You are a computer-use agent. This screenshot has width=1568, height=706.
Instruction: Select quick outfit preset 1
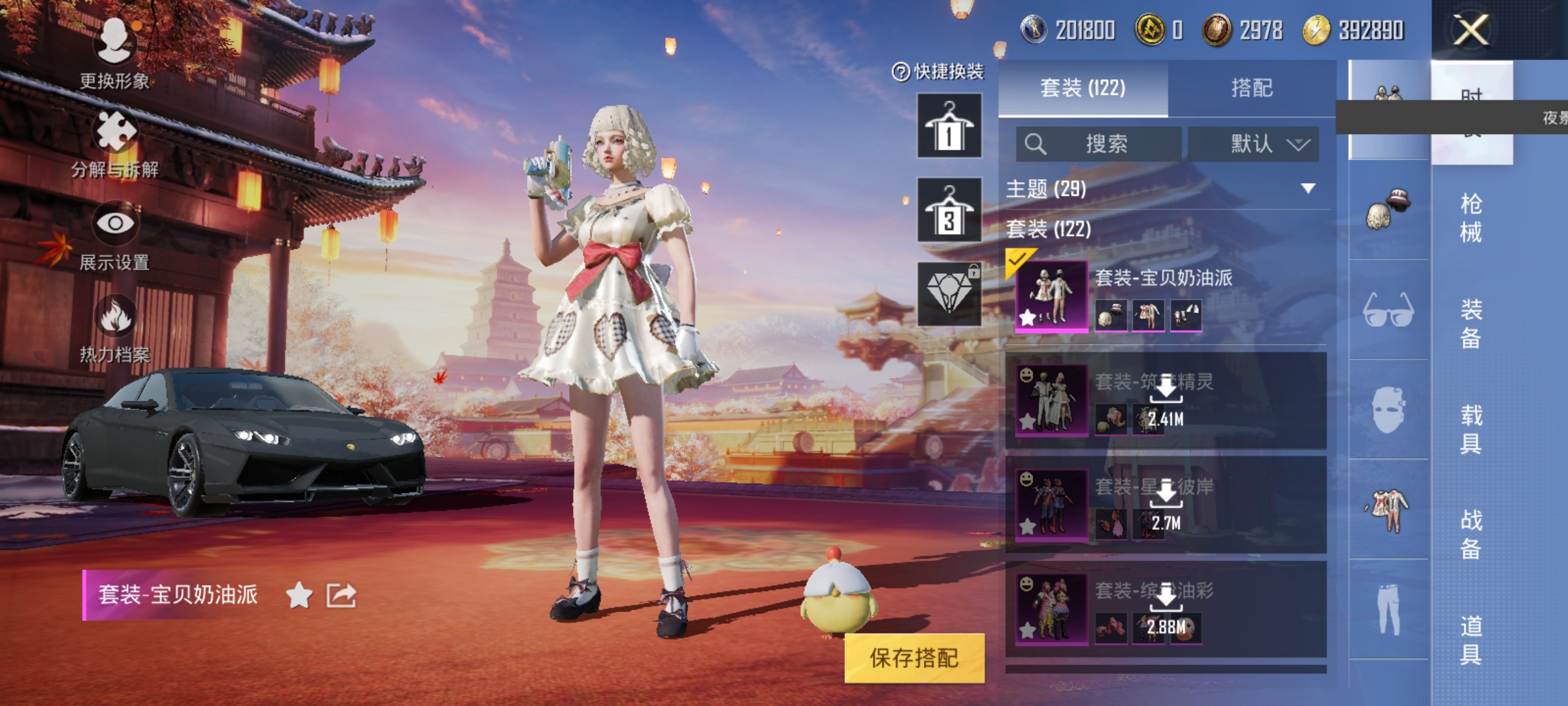(x=949, y=126)
